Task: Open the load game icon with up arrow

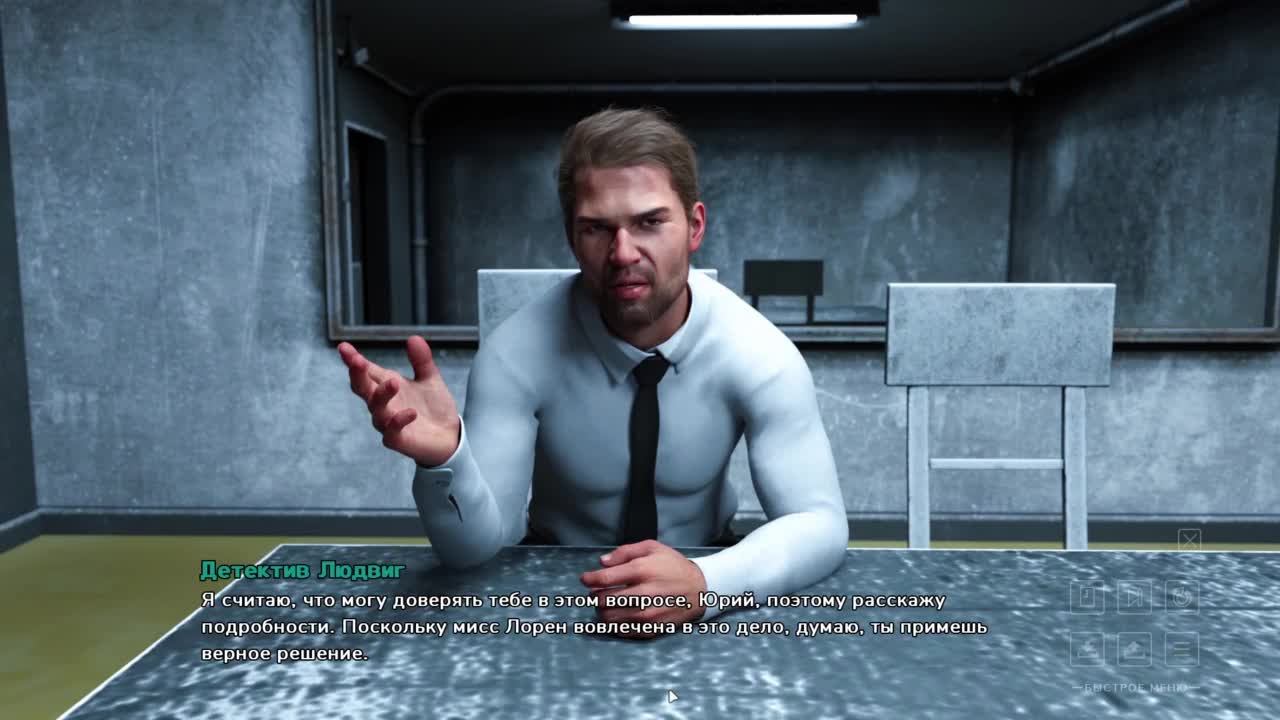Action: (1134, 649)
